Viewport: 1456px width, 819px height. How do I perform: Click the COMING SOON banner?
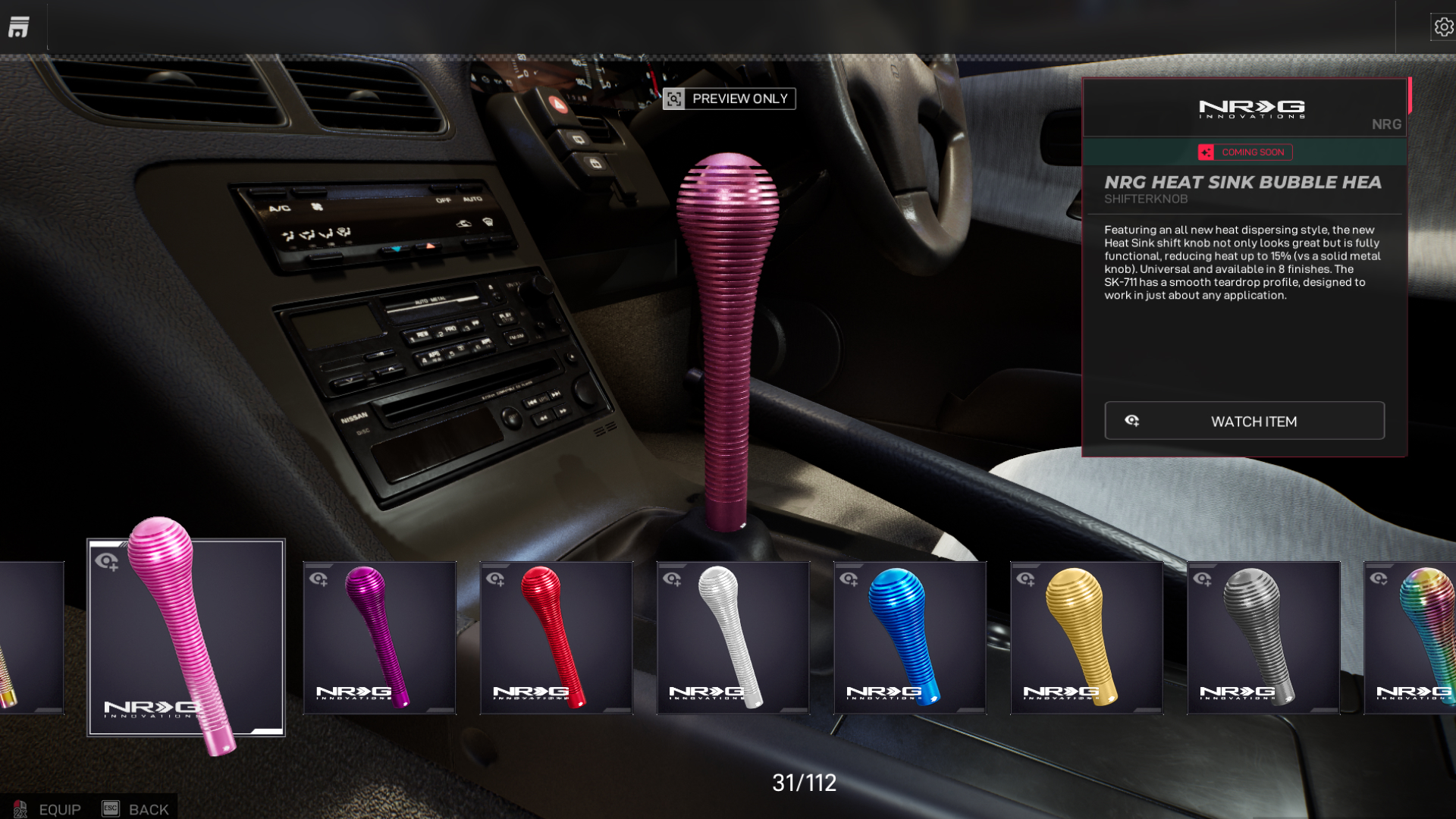click(1244, 152)
